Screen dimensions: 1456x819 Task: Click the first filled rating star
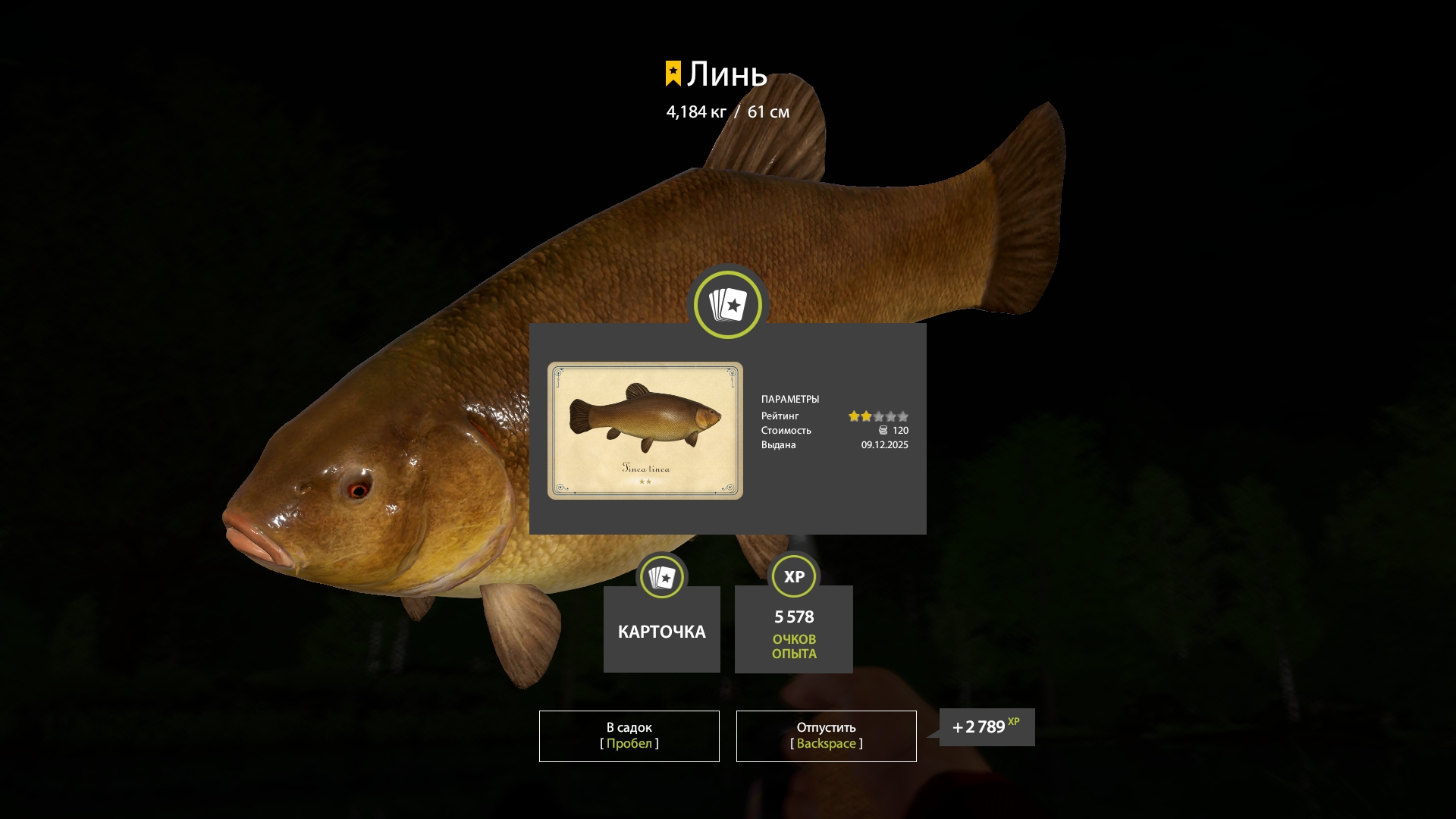tap(855, 416)
